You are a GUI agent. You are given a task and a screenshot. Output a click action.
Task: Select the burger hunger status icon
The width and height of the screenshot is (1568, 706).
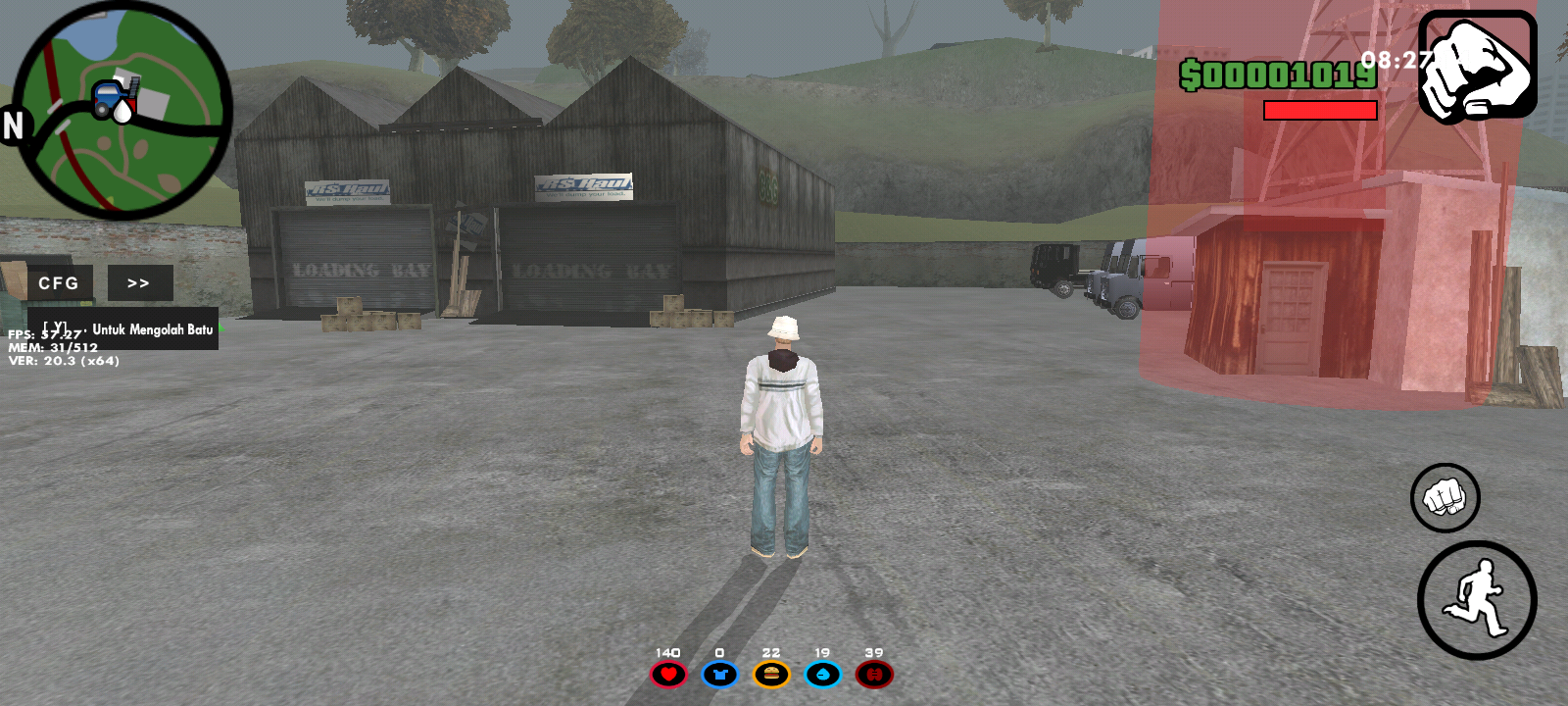(x=772, y=674)
